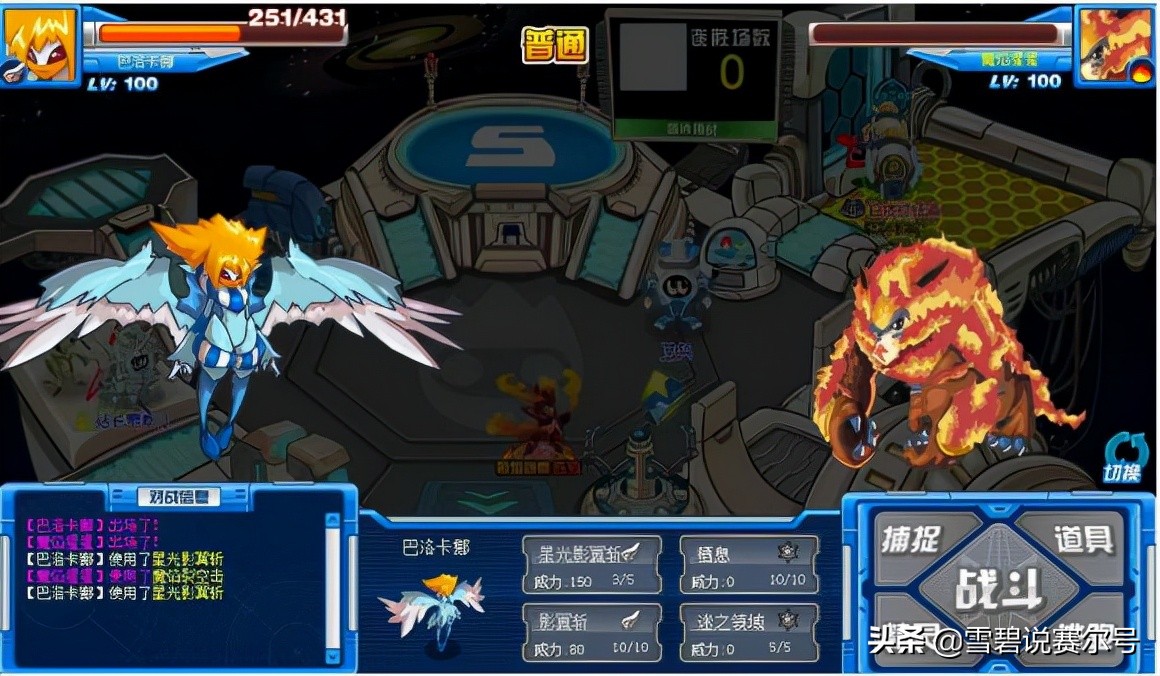This screenshot has width=1160, height=676.
Task: Select the skill showing 10/10 with power 0
Action: point(748,565)
